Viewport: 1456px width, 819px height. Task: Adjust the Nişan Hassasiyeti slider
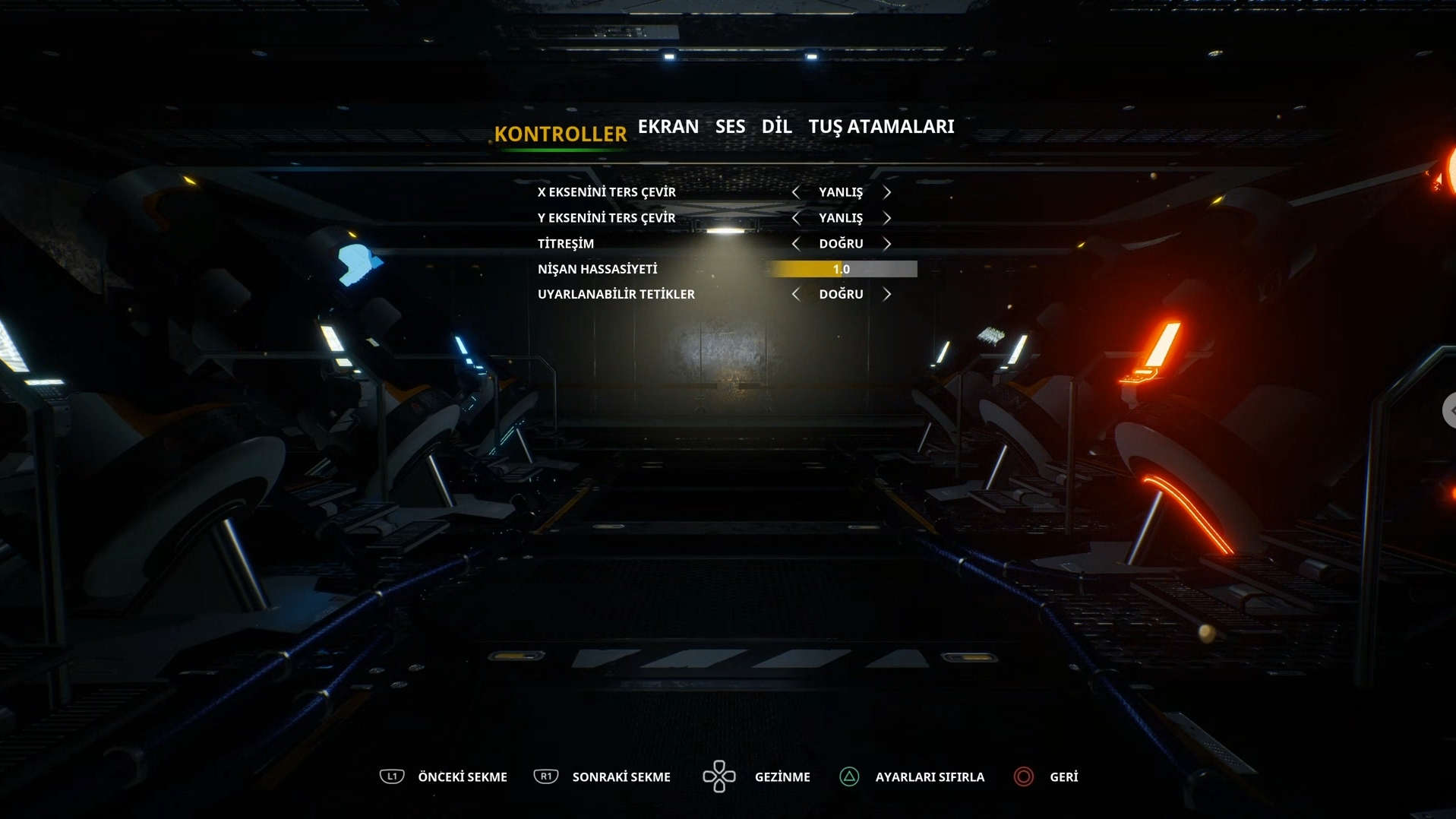842,269
